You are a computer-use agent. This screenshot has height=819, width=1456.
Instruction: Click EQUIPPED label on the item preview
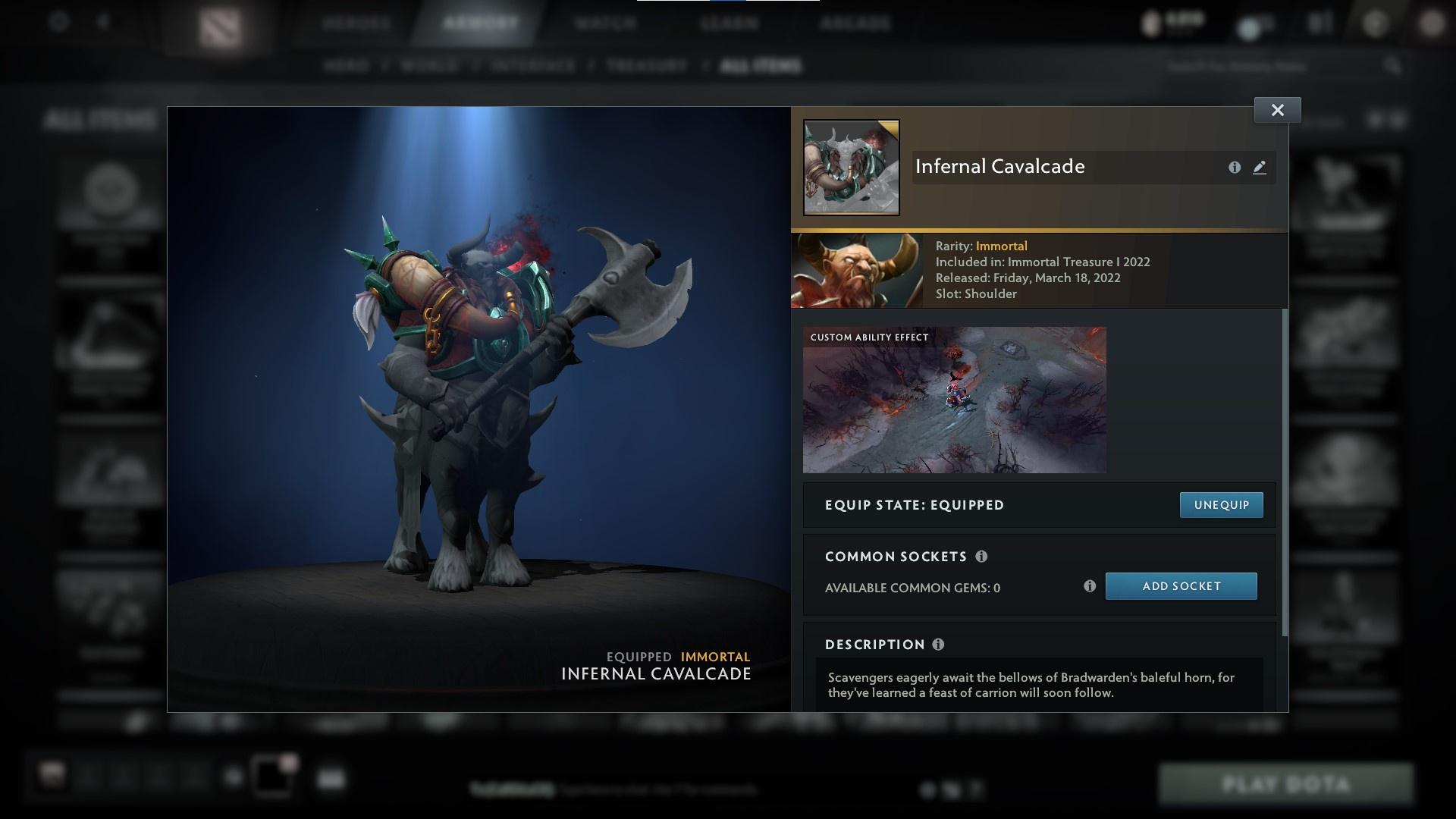(638, 657)
